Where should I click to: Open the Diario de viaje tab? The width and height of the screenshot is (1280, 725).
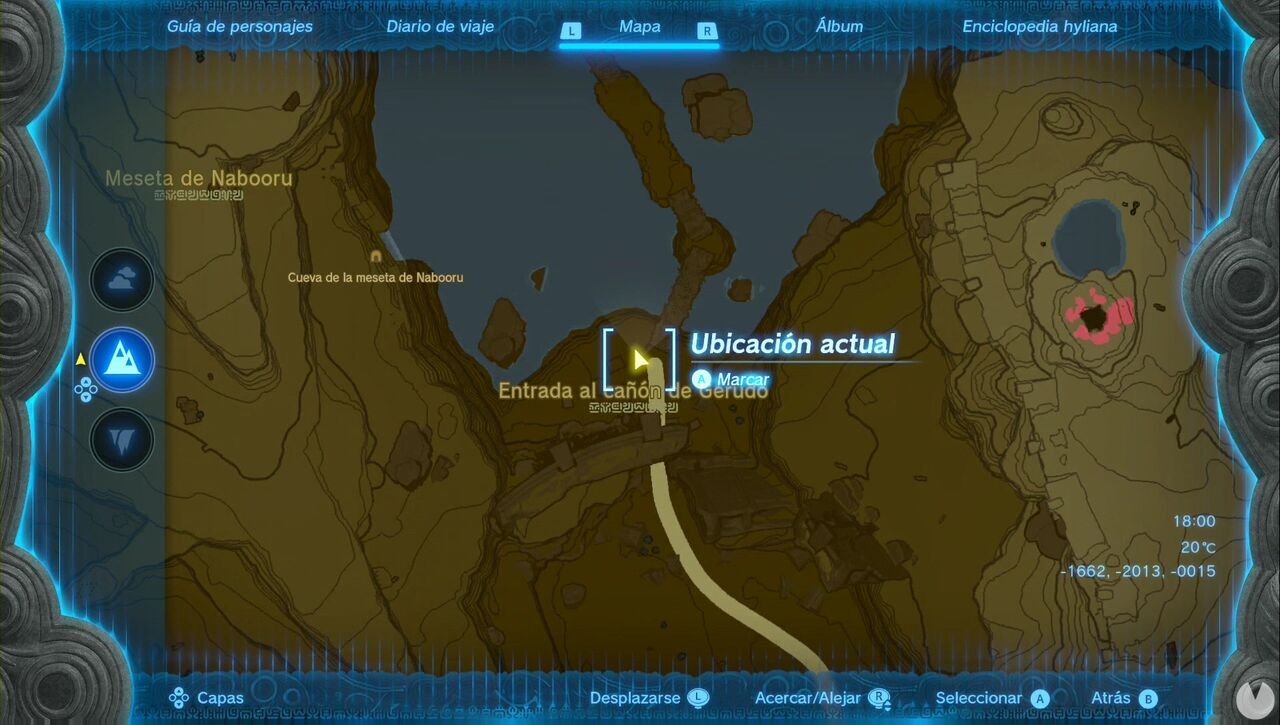[x=439, y=26]
